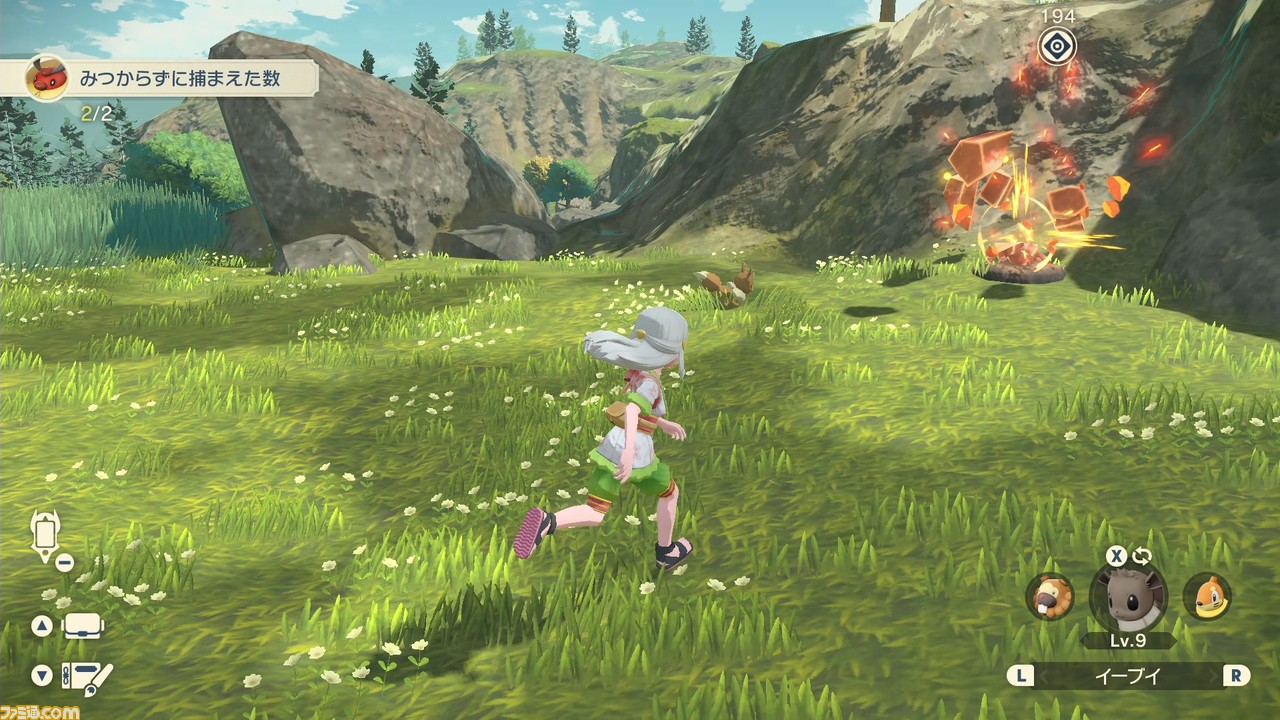The width and height of the screenshot is (1280, 720).
Task: Click the イーブイ name bar
Action: point(1128,676)
